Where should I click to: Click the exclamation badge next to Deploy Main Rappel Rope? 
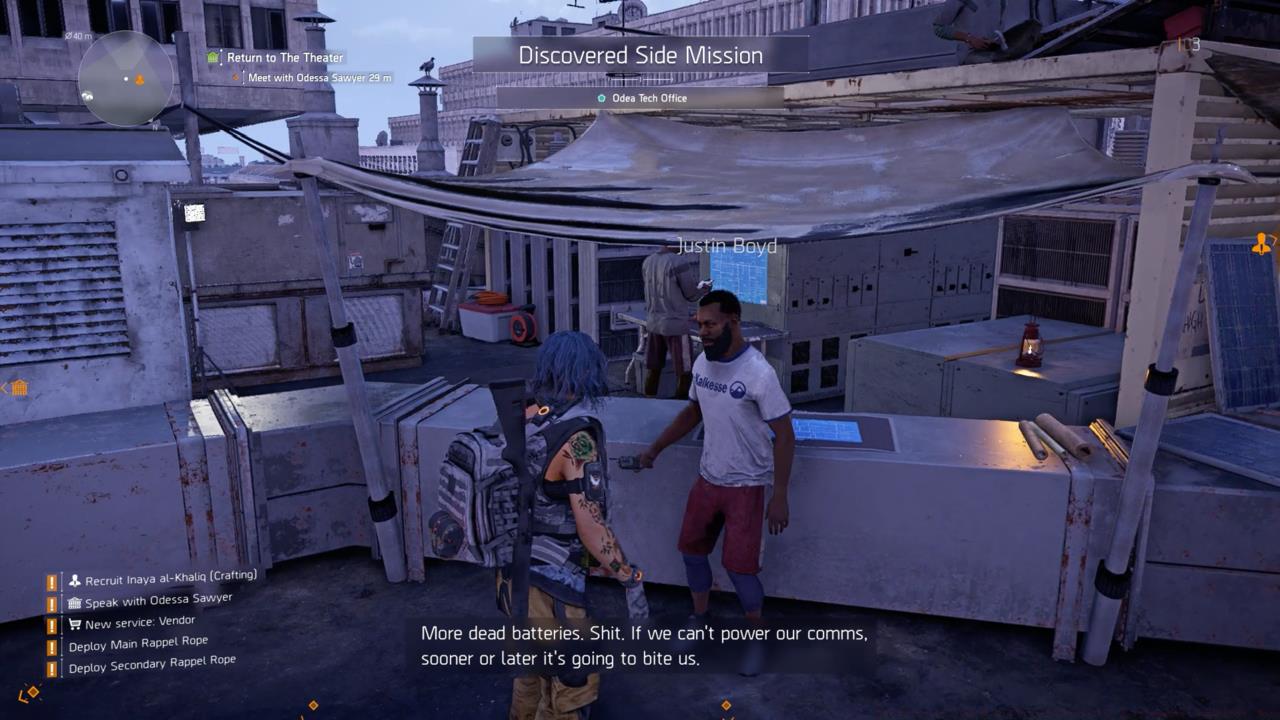[52, 646]
